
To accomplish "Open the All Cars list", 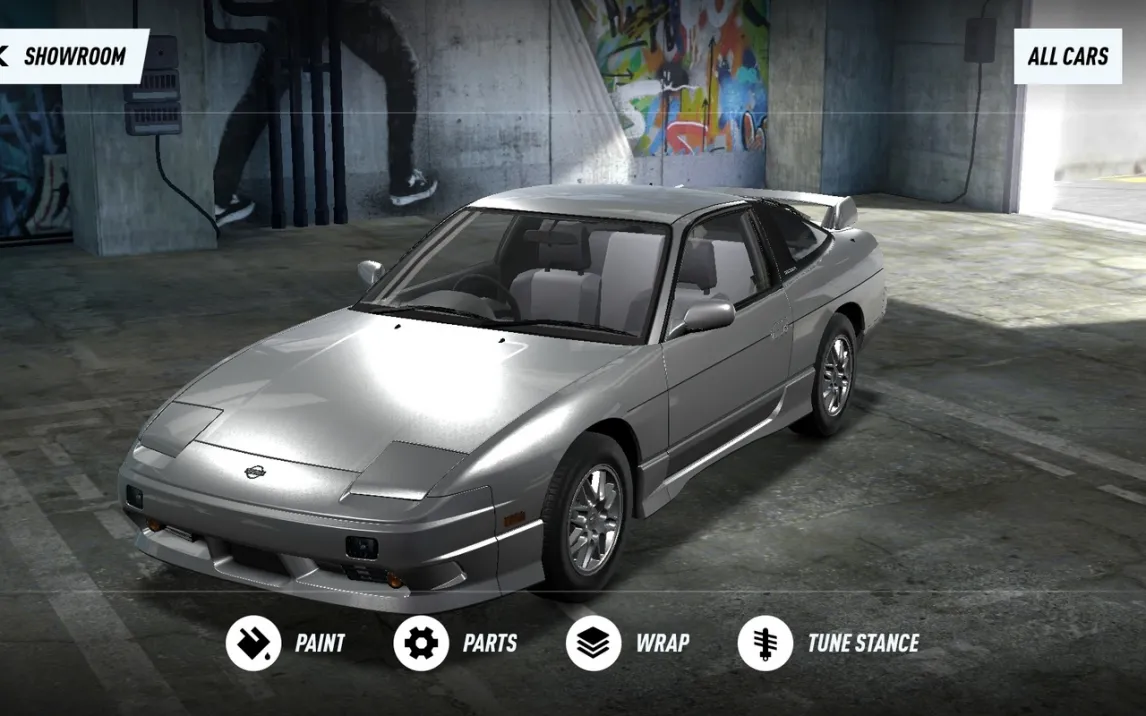I will 1067,56.
